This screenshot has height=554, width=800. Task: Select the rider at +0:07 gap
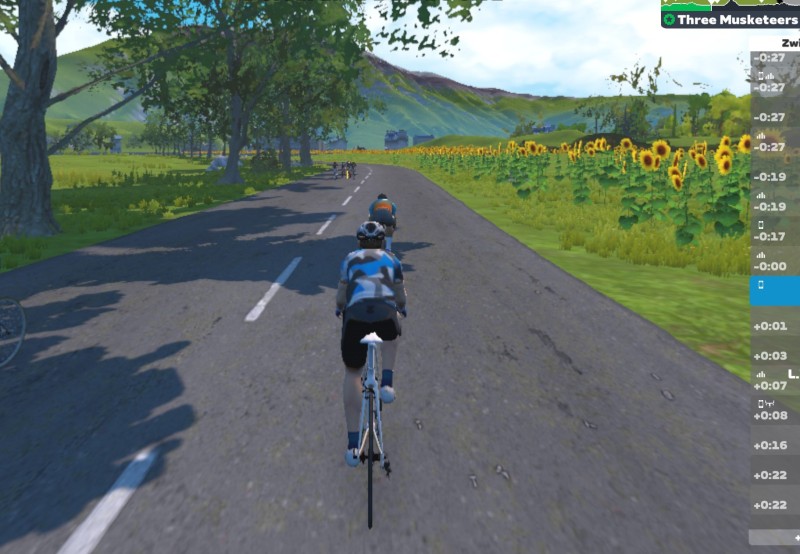pyautogui.click(x=774, y=383)
